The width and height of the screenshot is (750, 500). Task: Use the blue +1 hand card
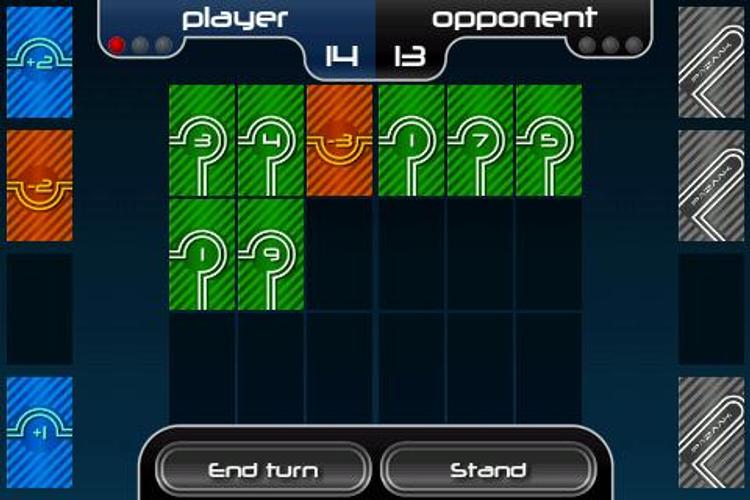pos(40,432)
